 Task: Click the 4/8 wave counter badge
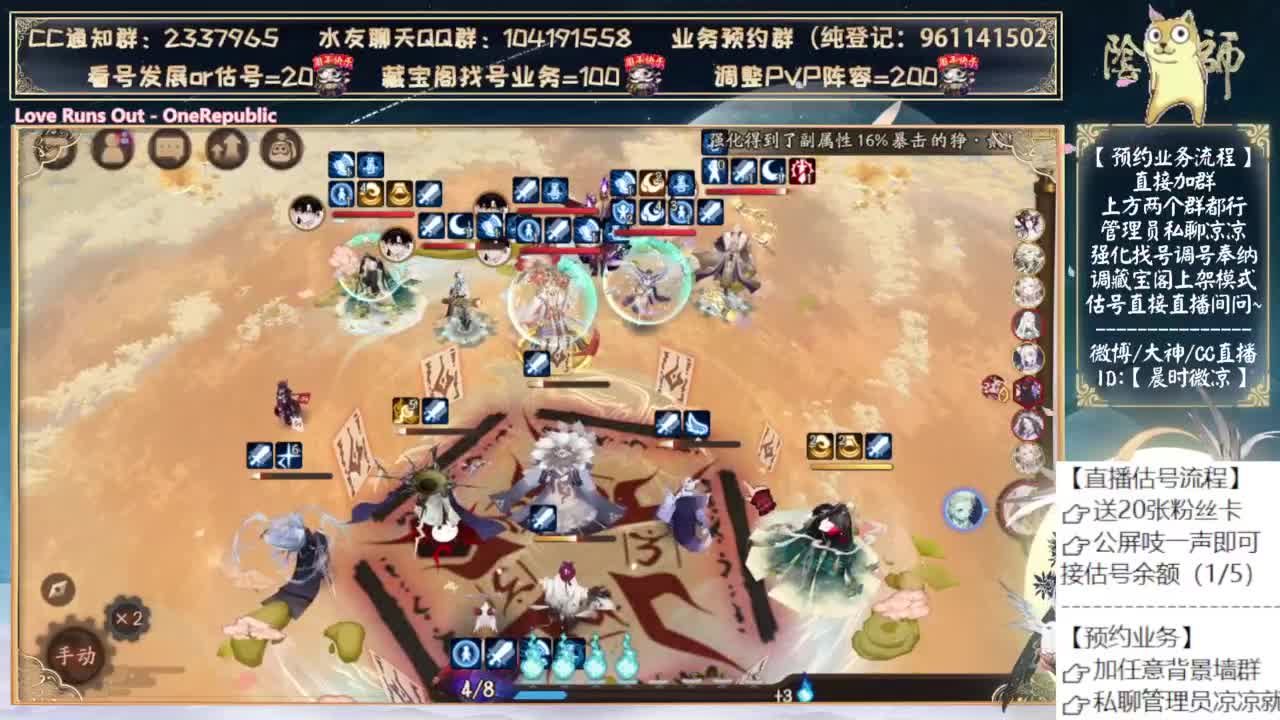tap(478, 689)
